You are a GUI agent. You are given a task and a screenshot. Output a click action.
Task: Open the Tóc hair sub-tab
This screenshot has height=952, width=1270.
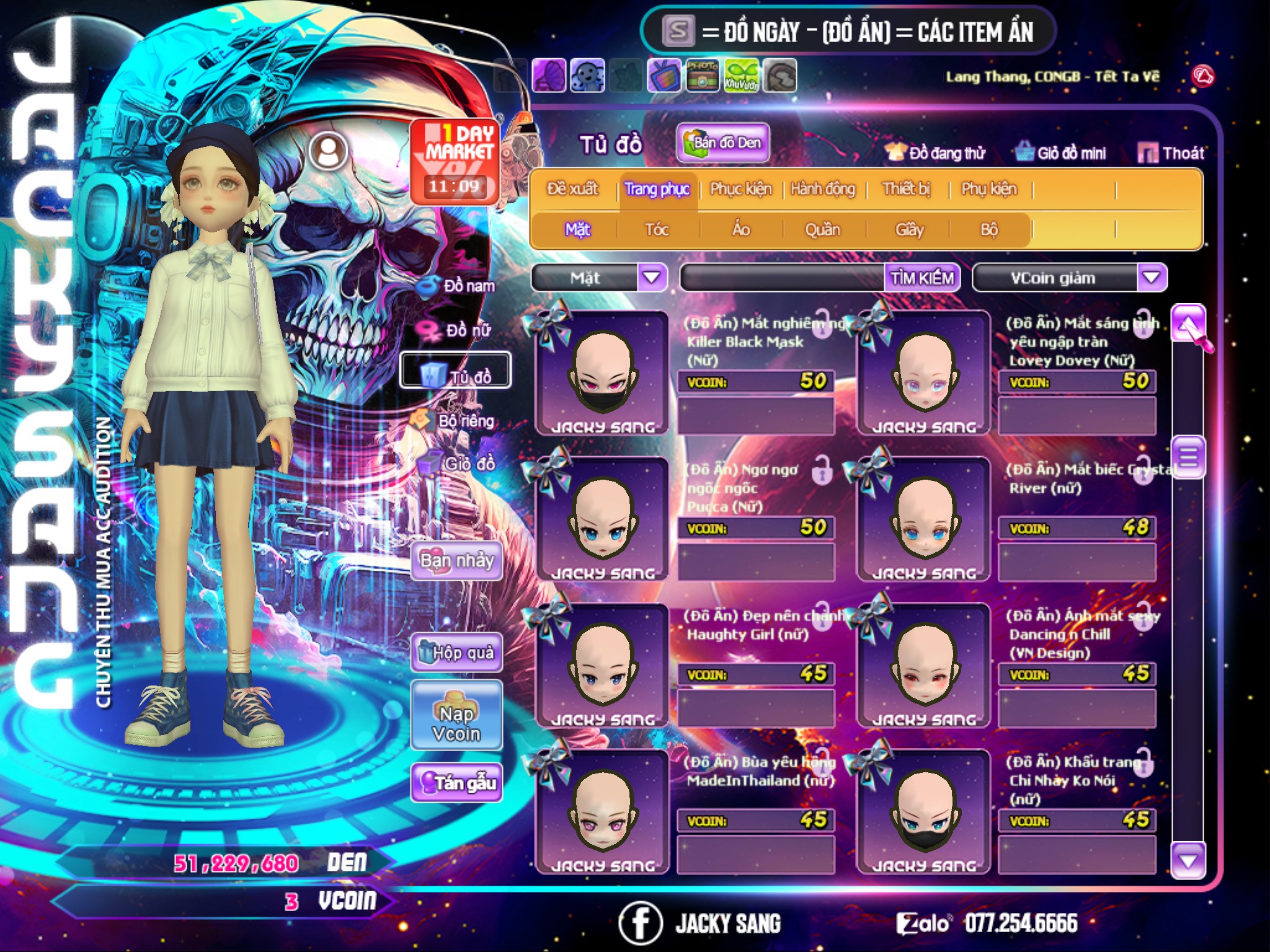pos(657,230)
